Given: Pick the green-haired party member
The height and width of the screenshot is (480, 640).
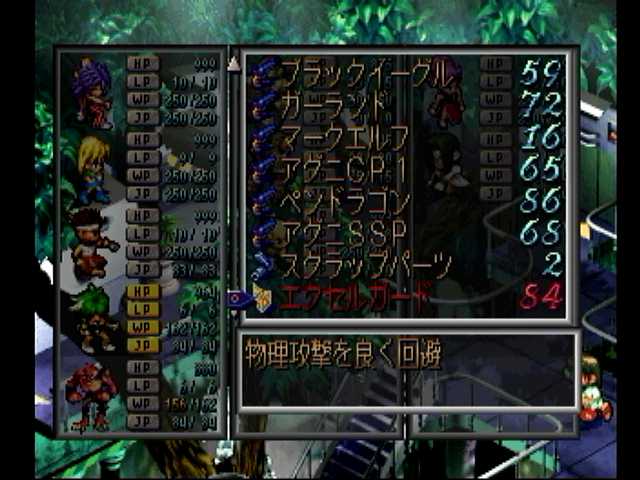Looking at the screenshot, I should 92,317.
